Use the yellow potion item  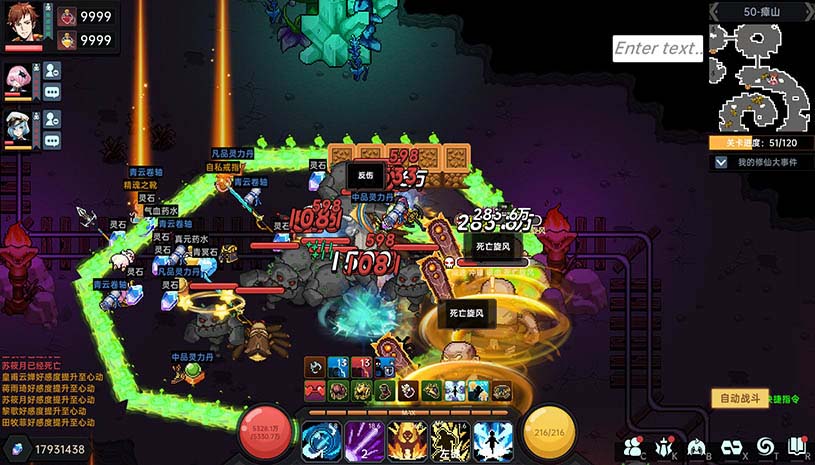pos(67,40)
